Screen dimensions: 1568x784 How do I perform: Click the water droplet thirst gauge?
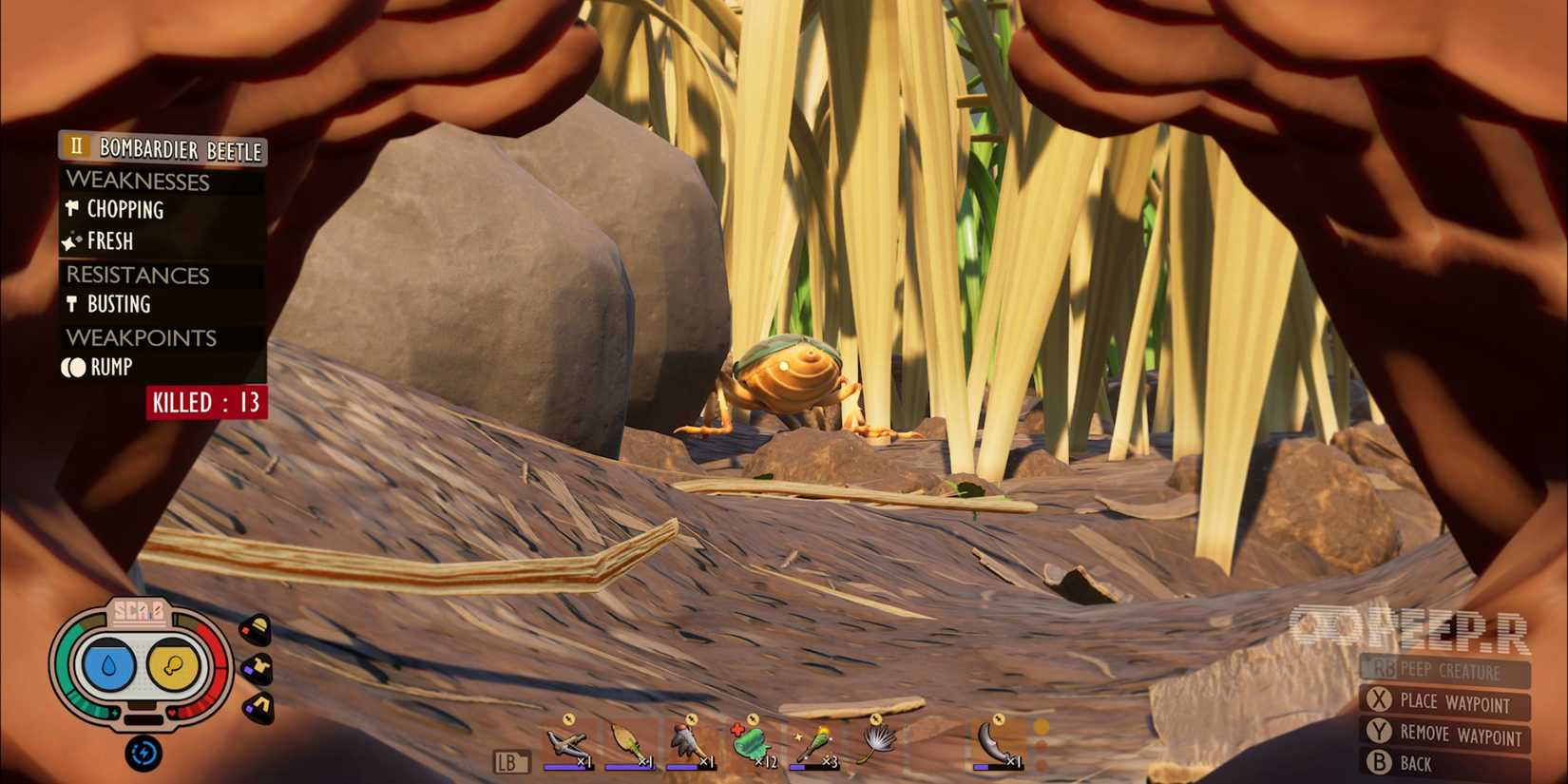pyautogui.click(x=107, y=663)
